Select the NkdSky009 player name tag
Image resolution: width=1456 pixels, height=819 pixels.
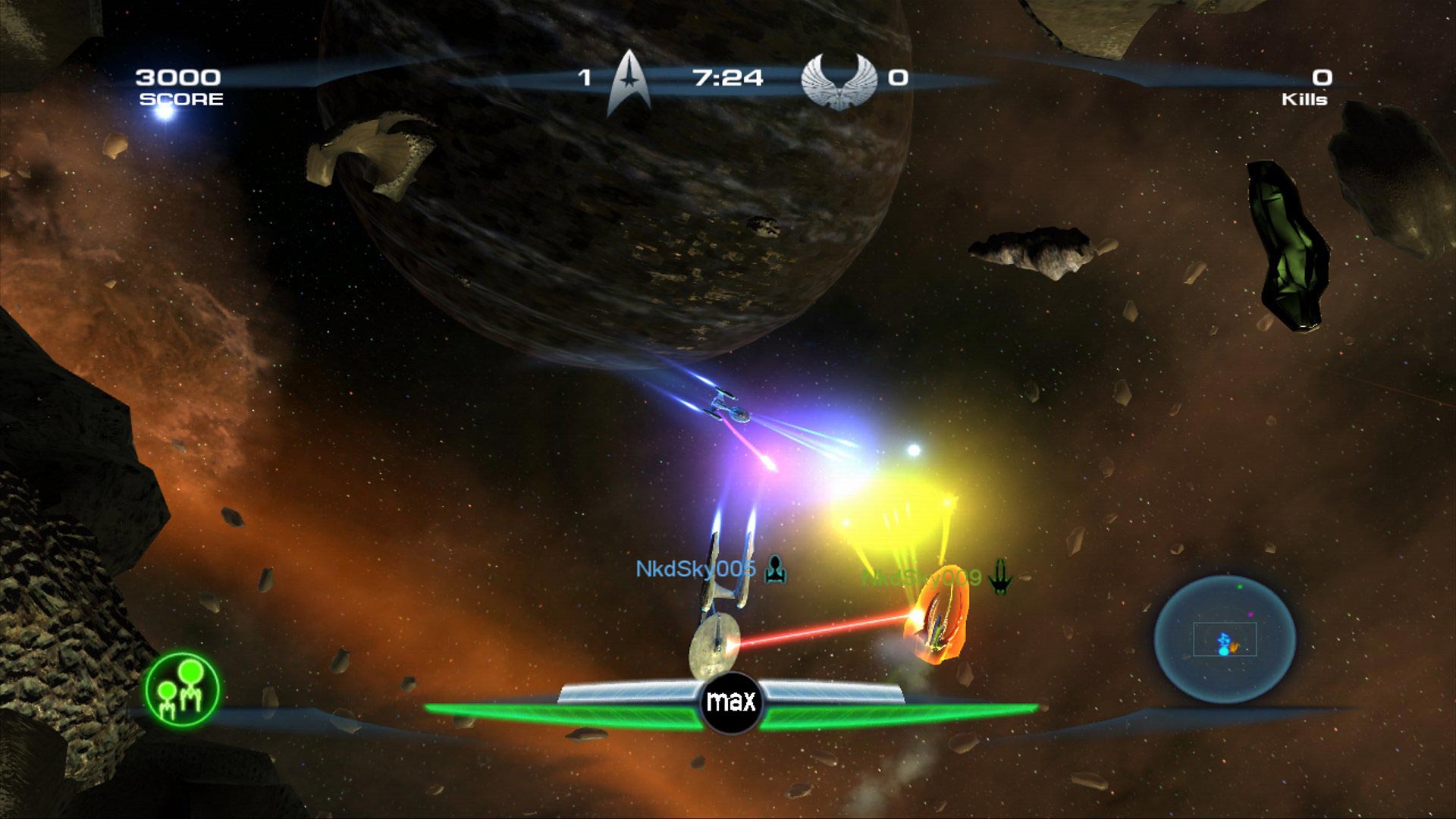(922, 578)
